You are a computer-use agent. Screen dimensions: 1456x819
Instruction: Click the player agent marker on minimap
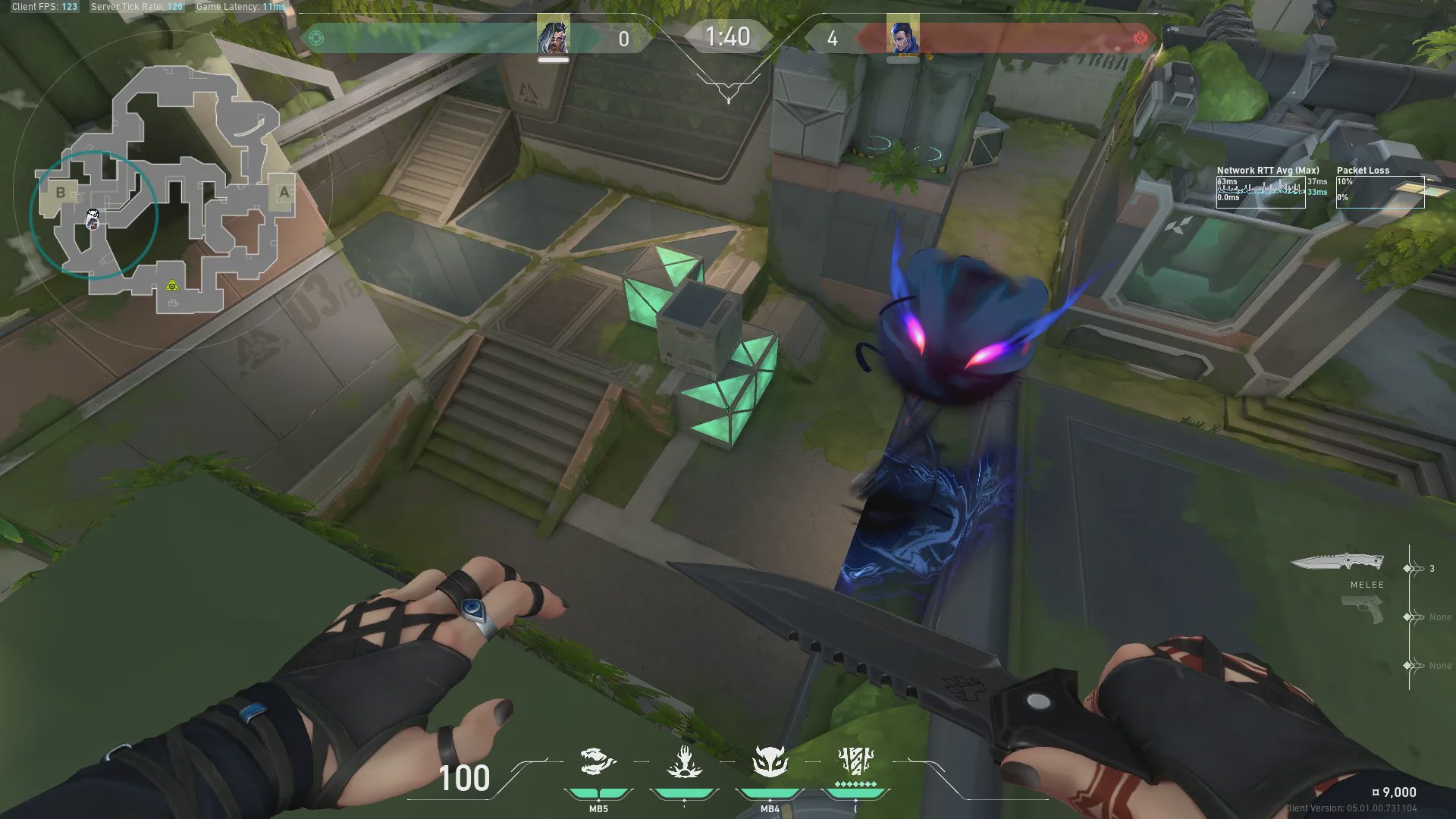93,219
